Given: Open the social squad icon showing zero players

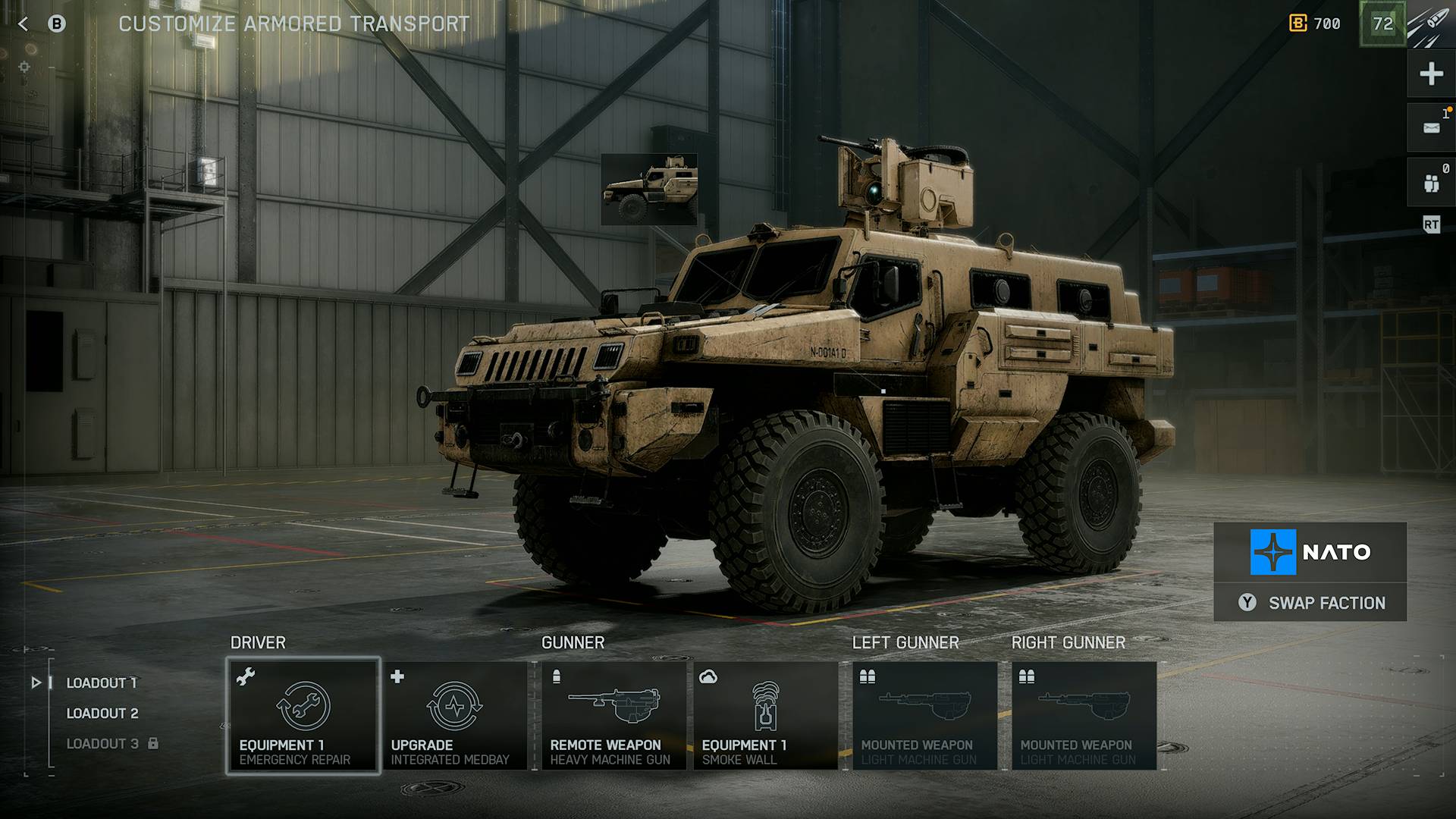Looking at the screenshot, I should point(1430,182).
